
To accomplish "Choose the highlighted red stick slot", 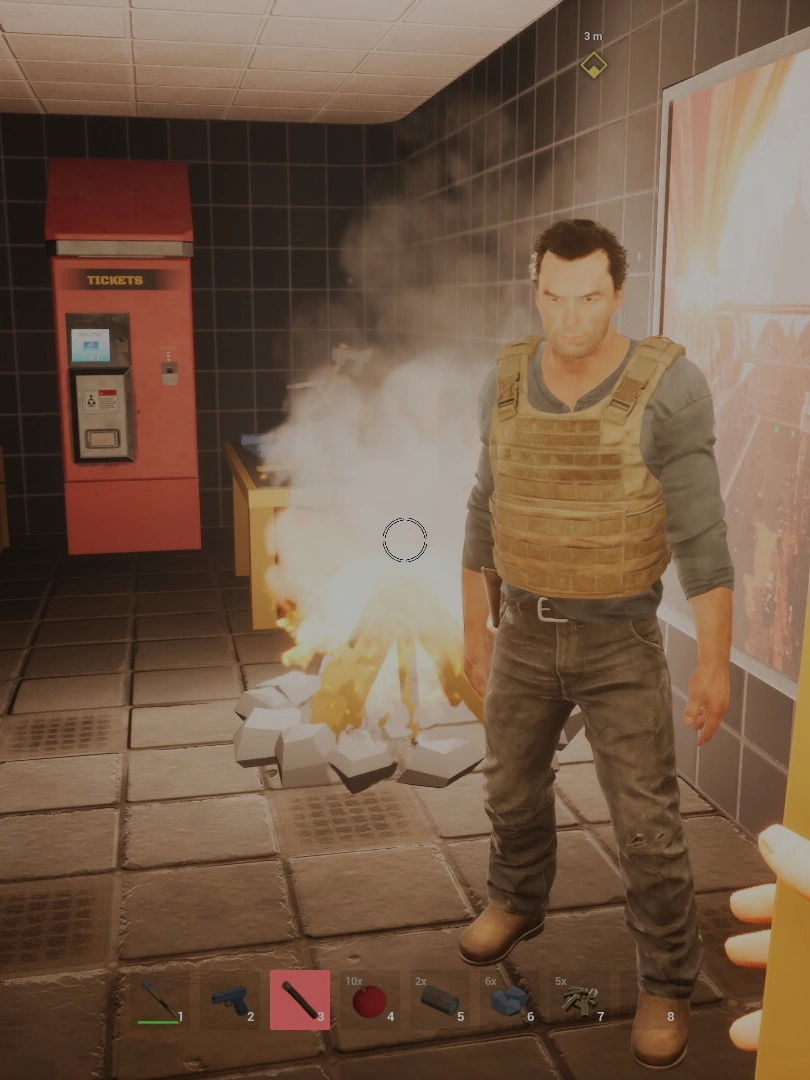I will (x=299, y=999).
